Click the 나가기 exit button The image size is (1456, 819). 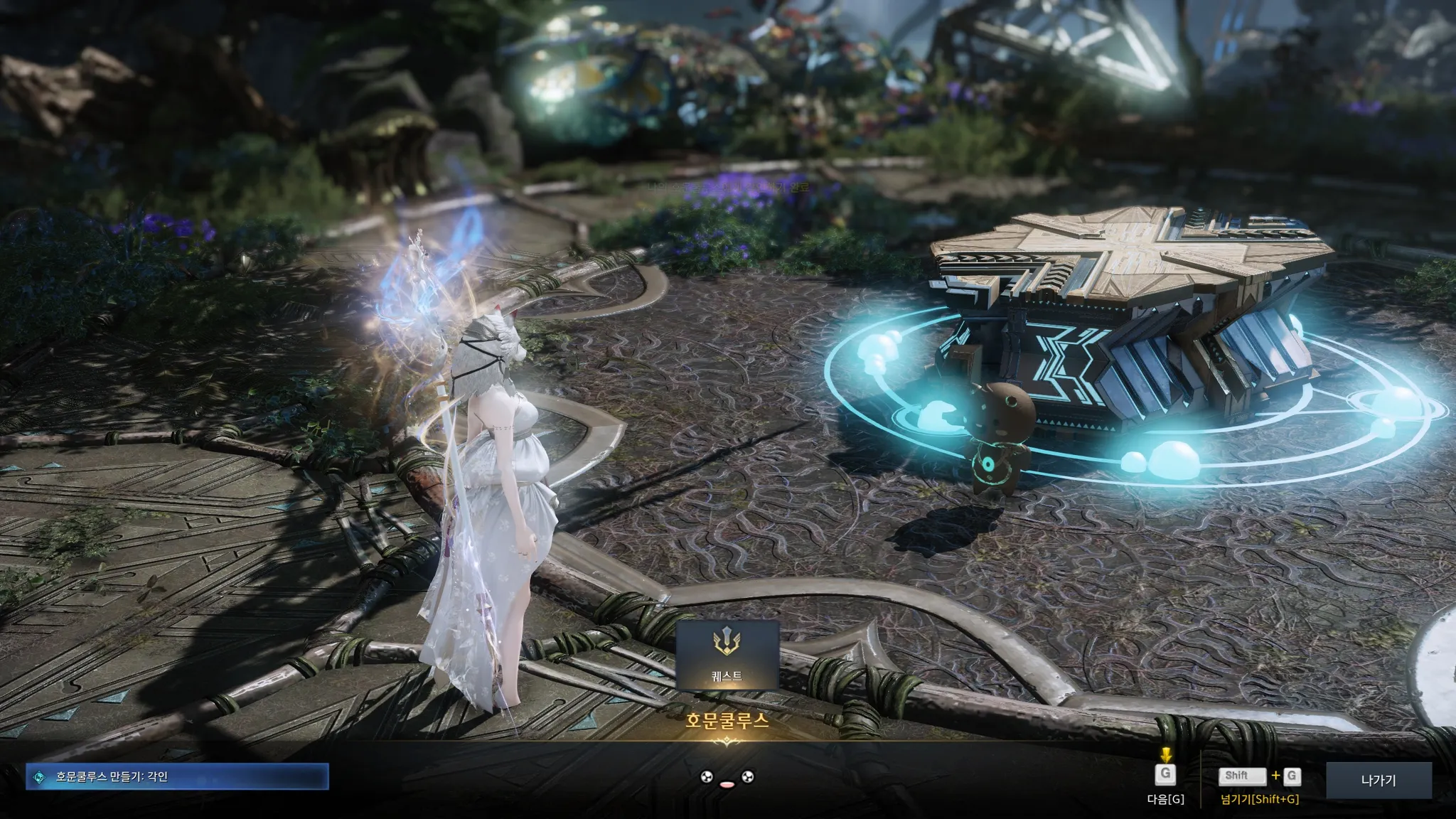[x=1379, y=781]
